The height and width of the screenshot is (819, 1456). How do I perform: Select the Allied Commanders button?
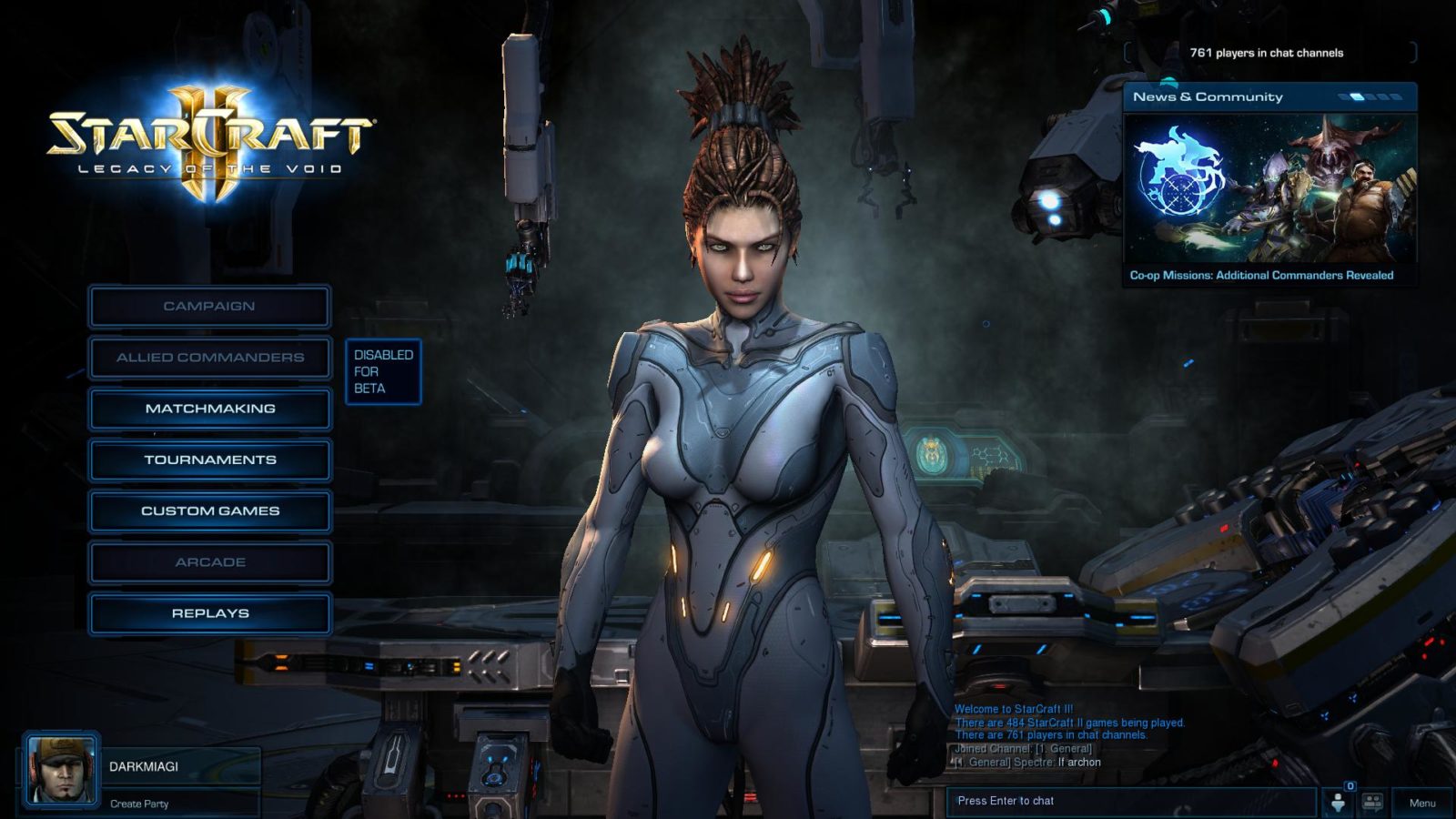(209, 358)
